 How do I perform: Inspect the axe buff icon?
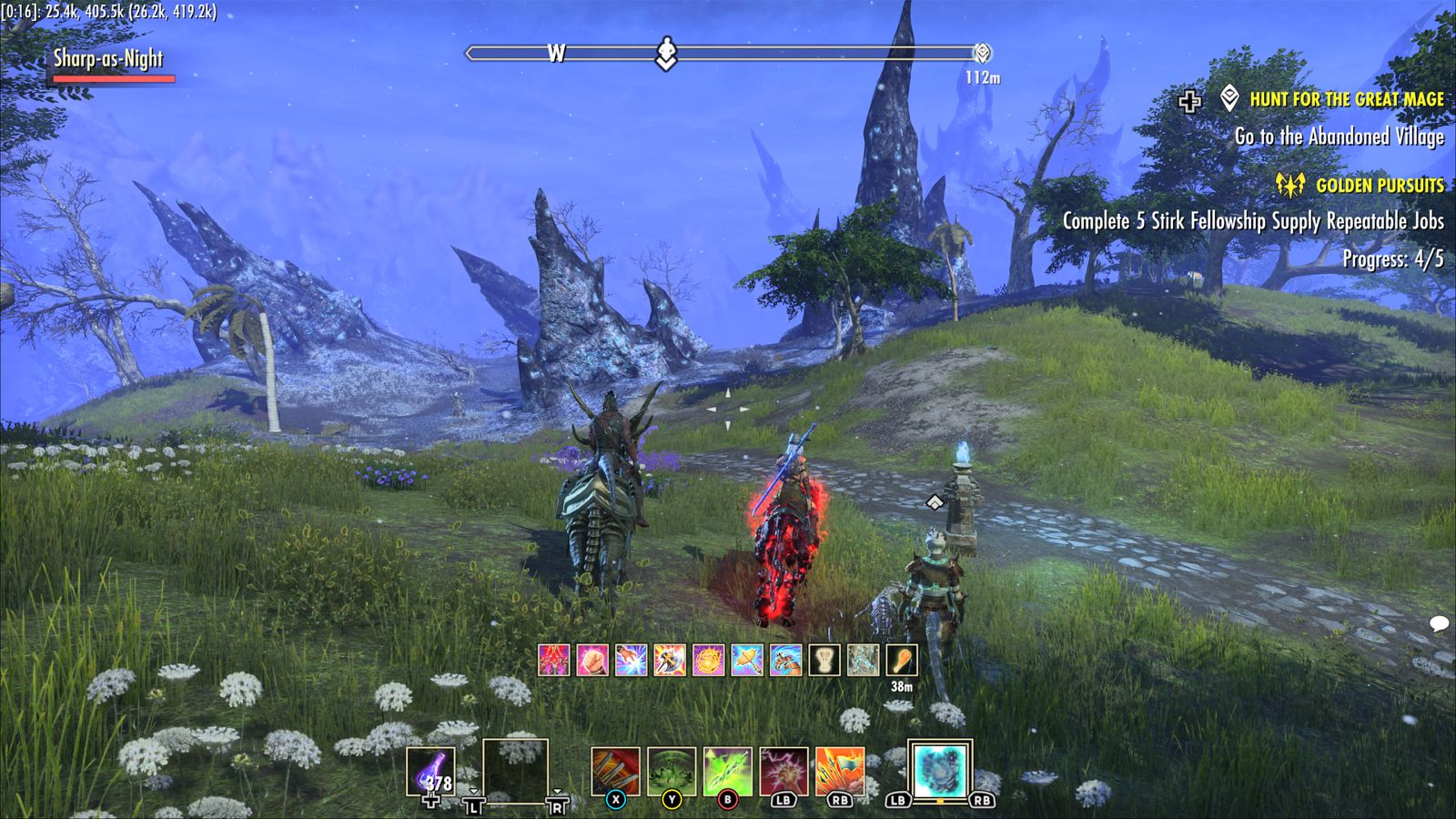coord(670,660)
